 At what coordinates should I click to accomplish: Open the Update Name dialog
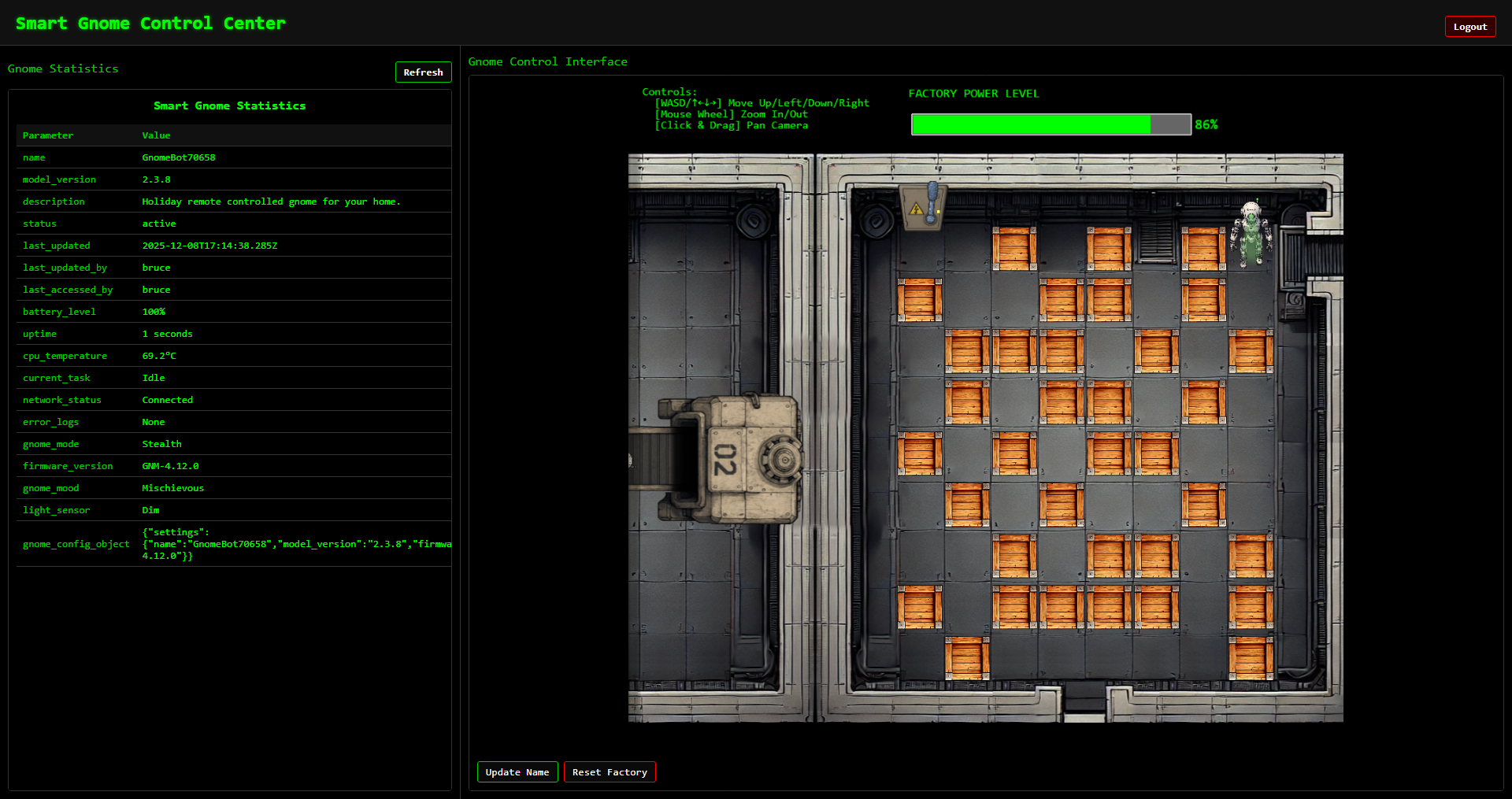coord(517,772)
